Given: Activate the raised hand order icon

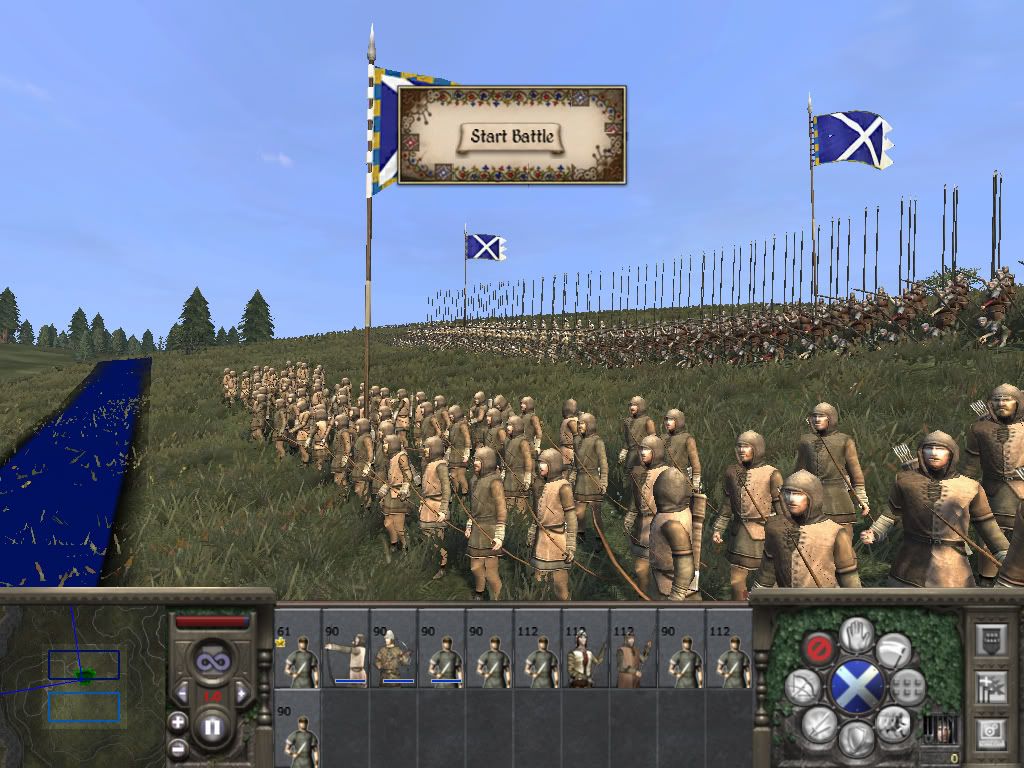Looking at the screenshot, I should tap(856, 634).
